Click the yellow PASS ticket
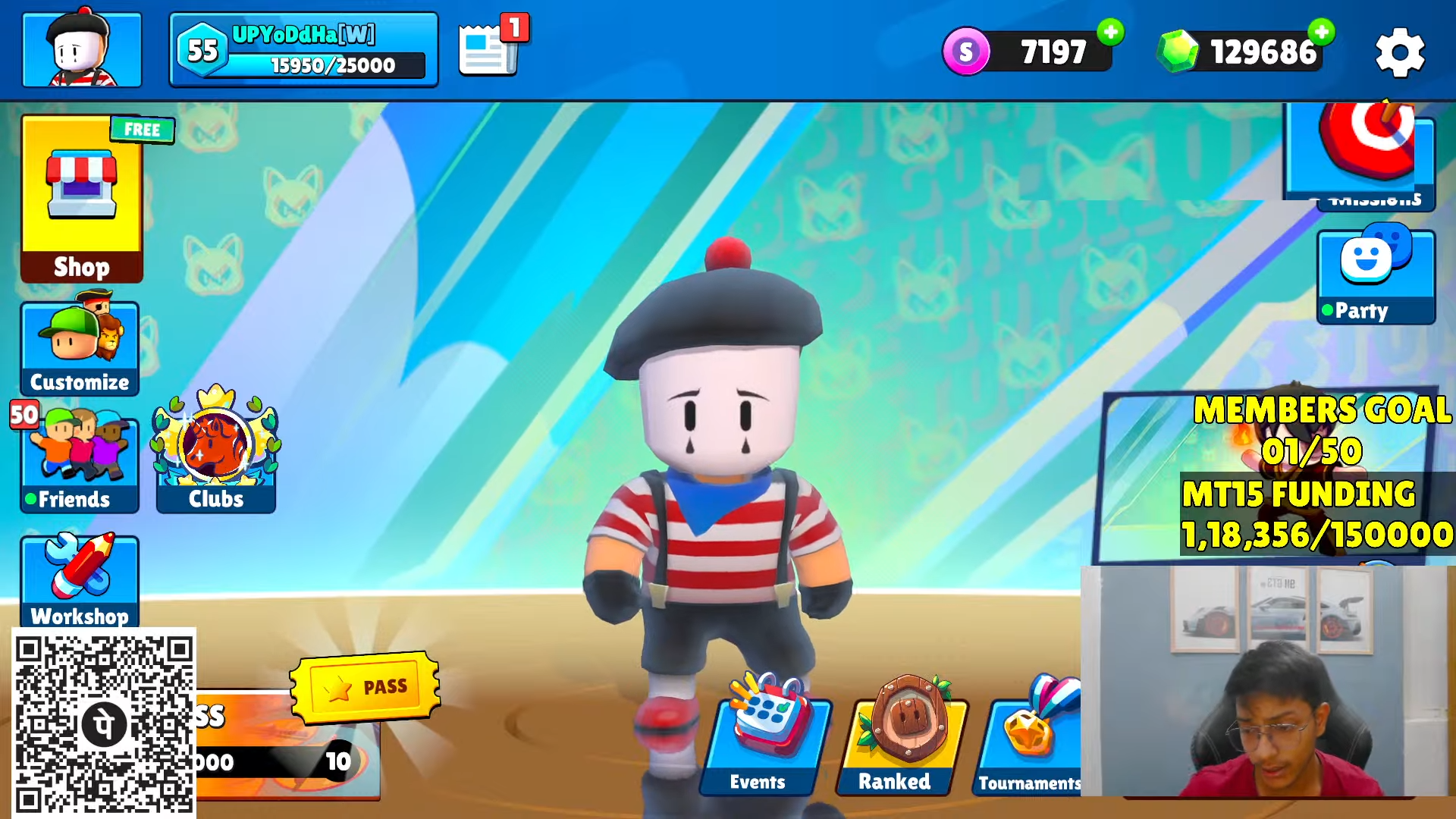The height and width of the screenshot is (819, 1456). click(x=365, y=687)
